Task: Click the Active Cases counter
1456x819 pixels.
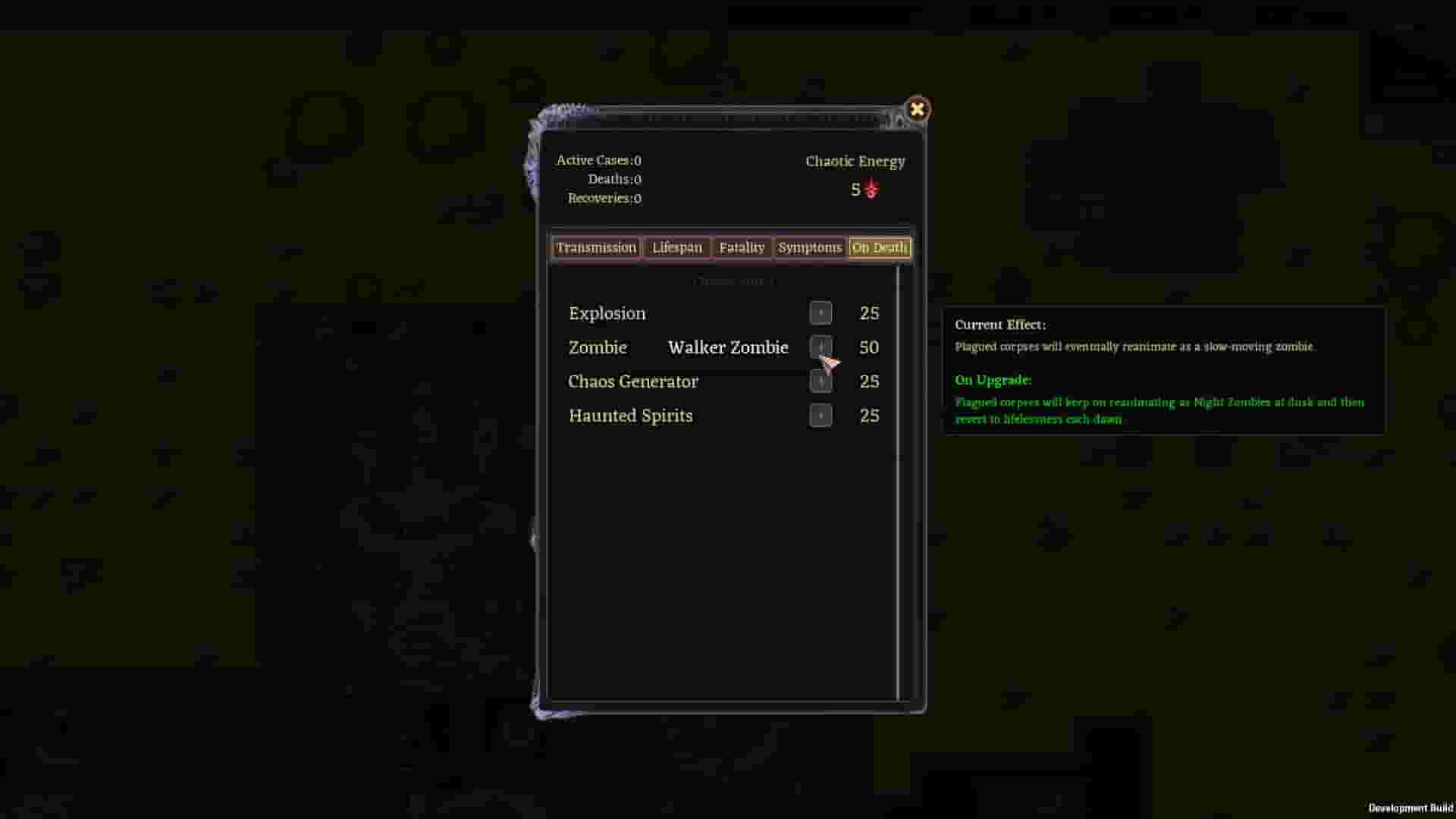Action: click(598, 160)
